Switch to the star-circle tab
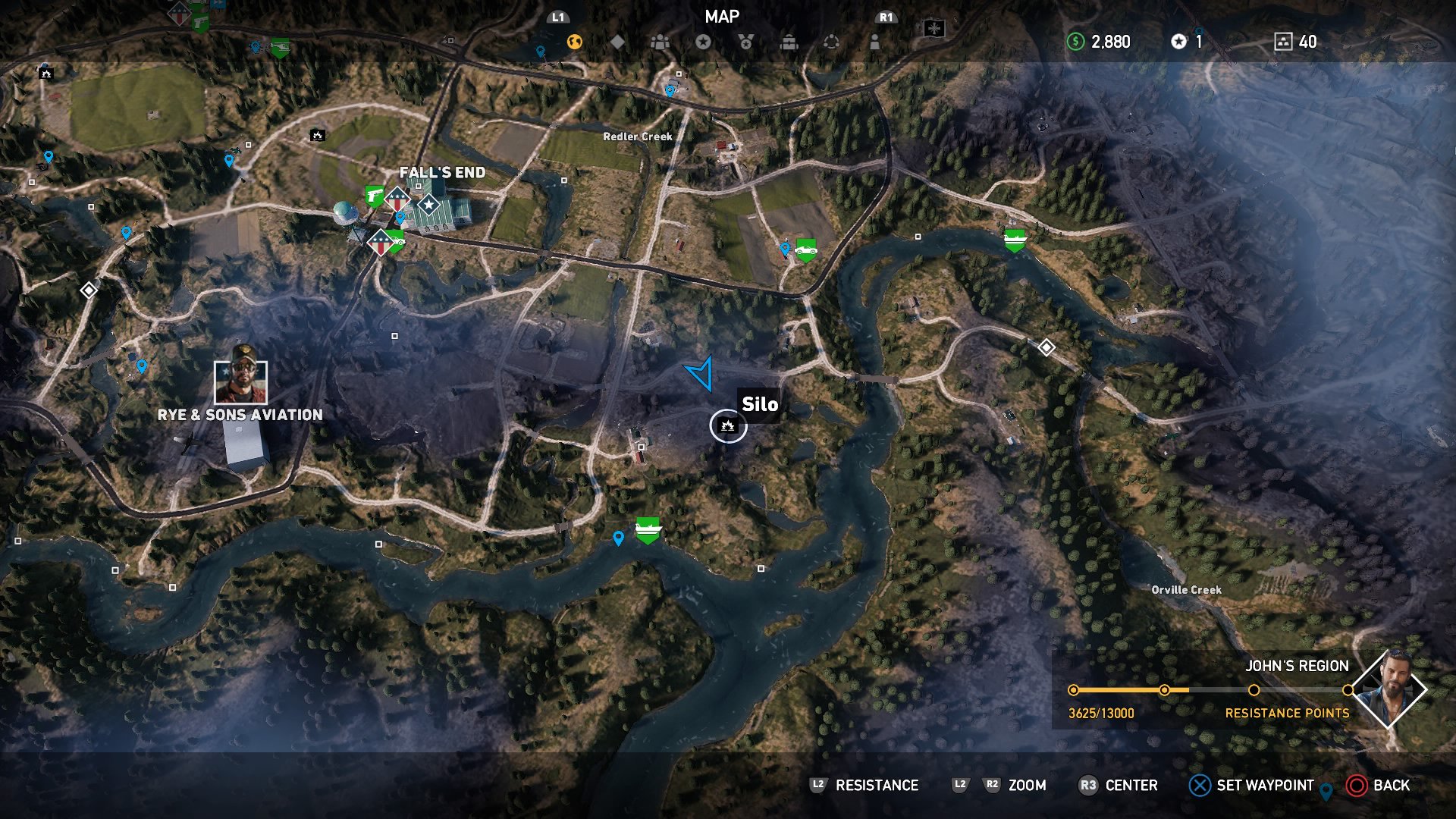Image resolution: width=1456 pixels, height=819 pixels. (x=704, y=42)
